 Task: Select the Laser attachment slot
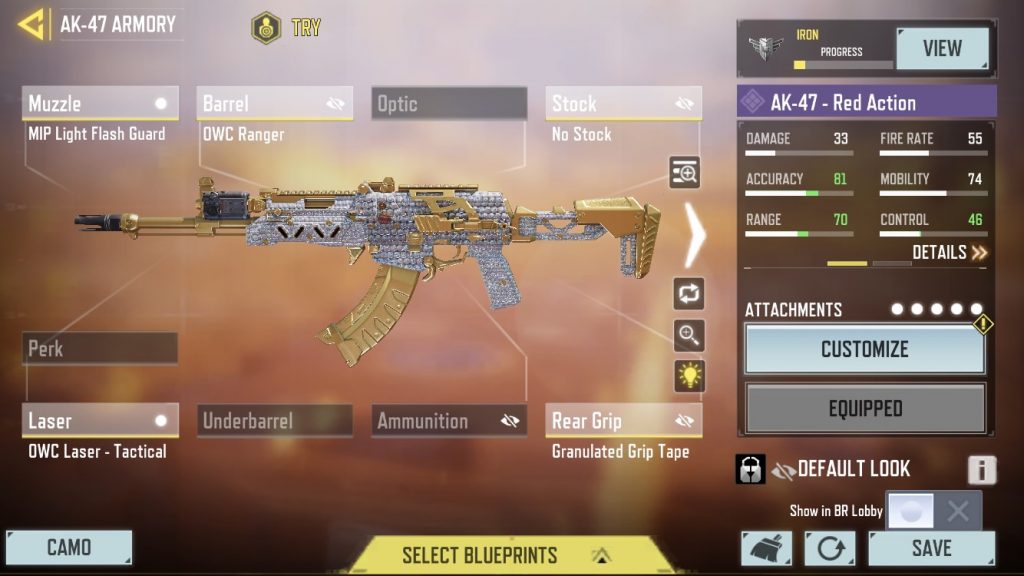[100, 421]
